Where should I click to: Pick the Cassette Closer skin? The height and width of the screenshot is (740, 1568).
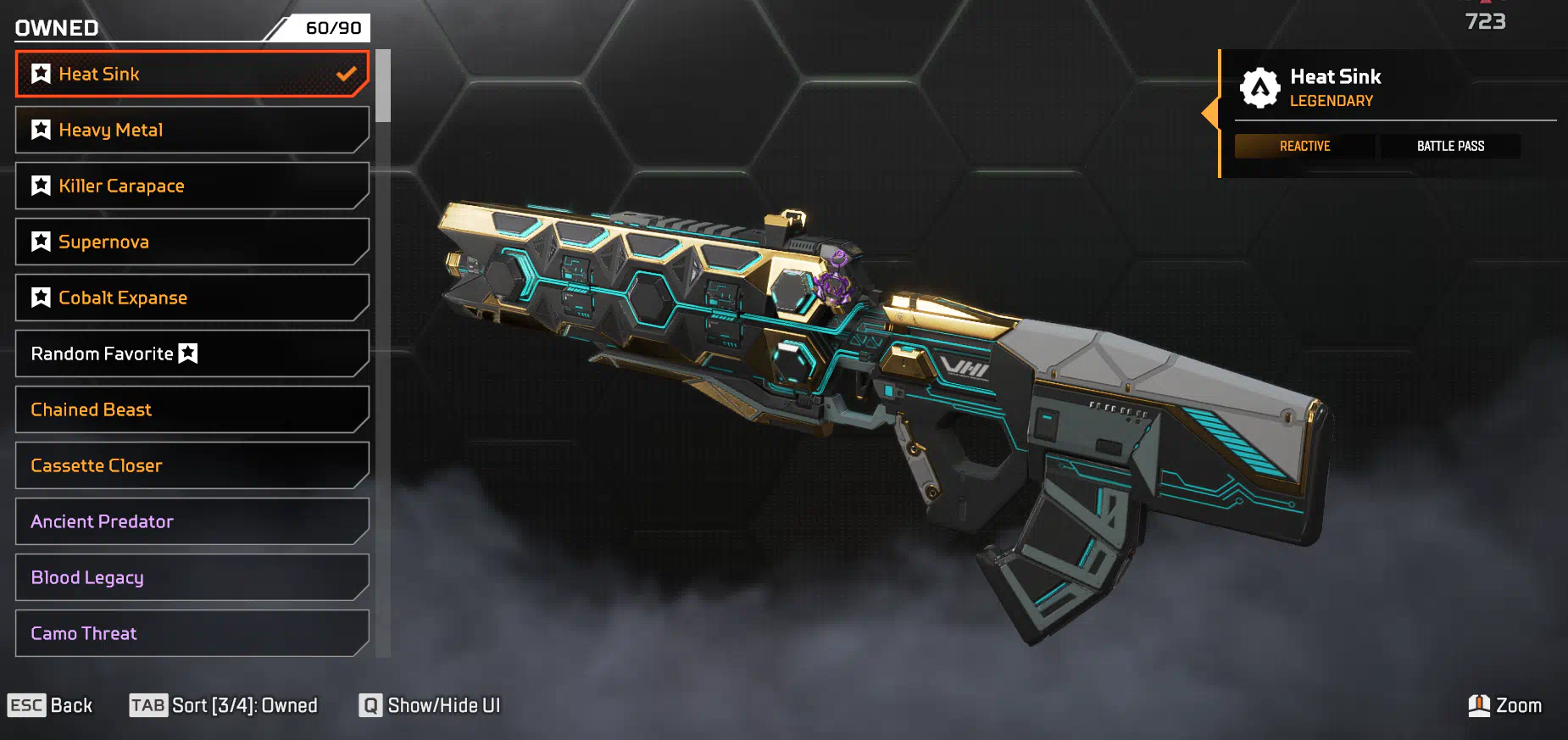(x=192, y=465)
